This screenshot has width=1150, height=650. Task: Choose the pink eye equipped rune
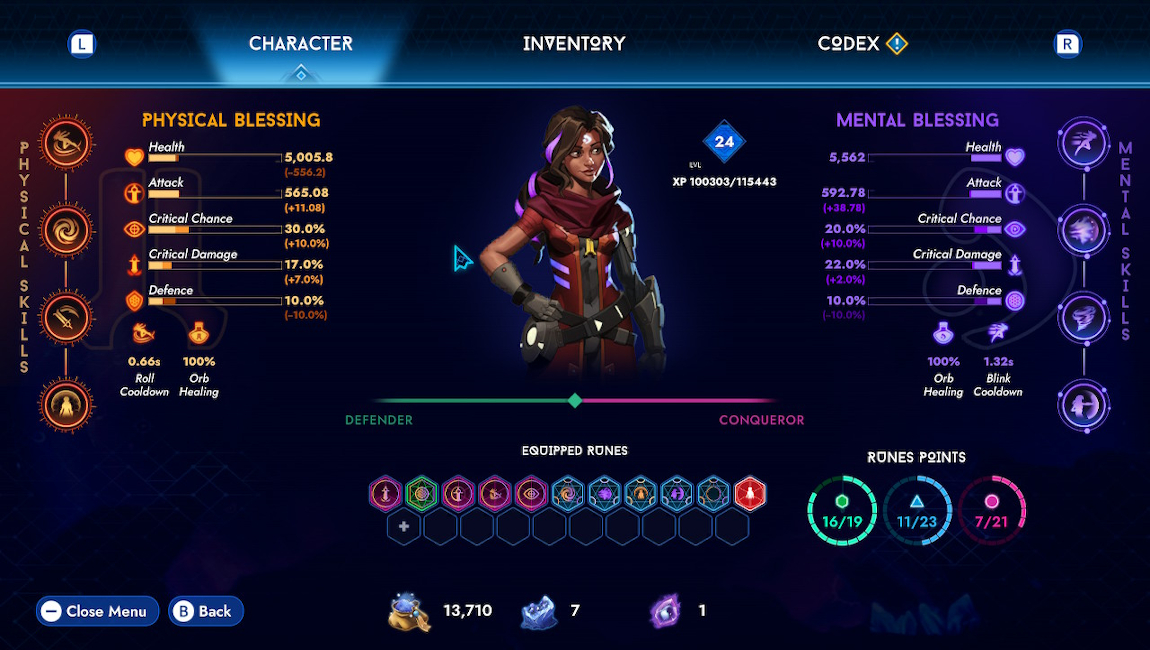pyautogui.click(x=531, y=493)
